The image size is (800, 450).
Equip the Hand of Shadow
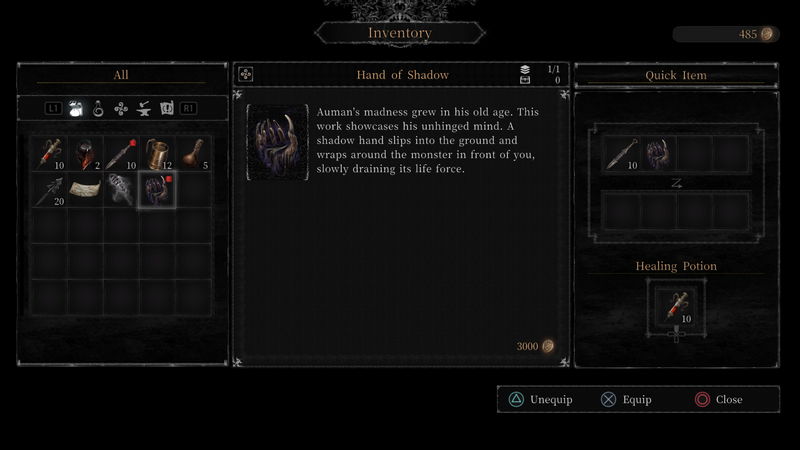(x=627, y=400)
